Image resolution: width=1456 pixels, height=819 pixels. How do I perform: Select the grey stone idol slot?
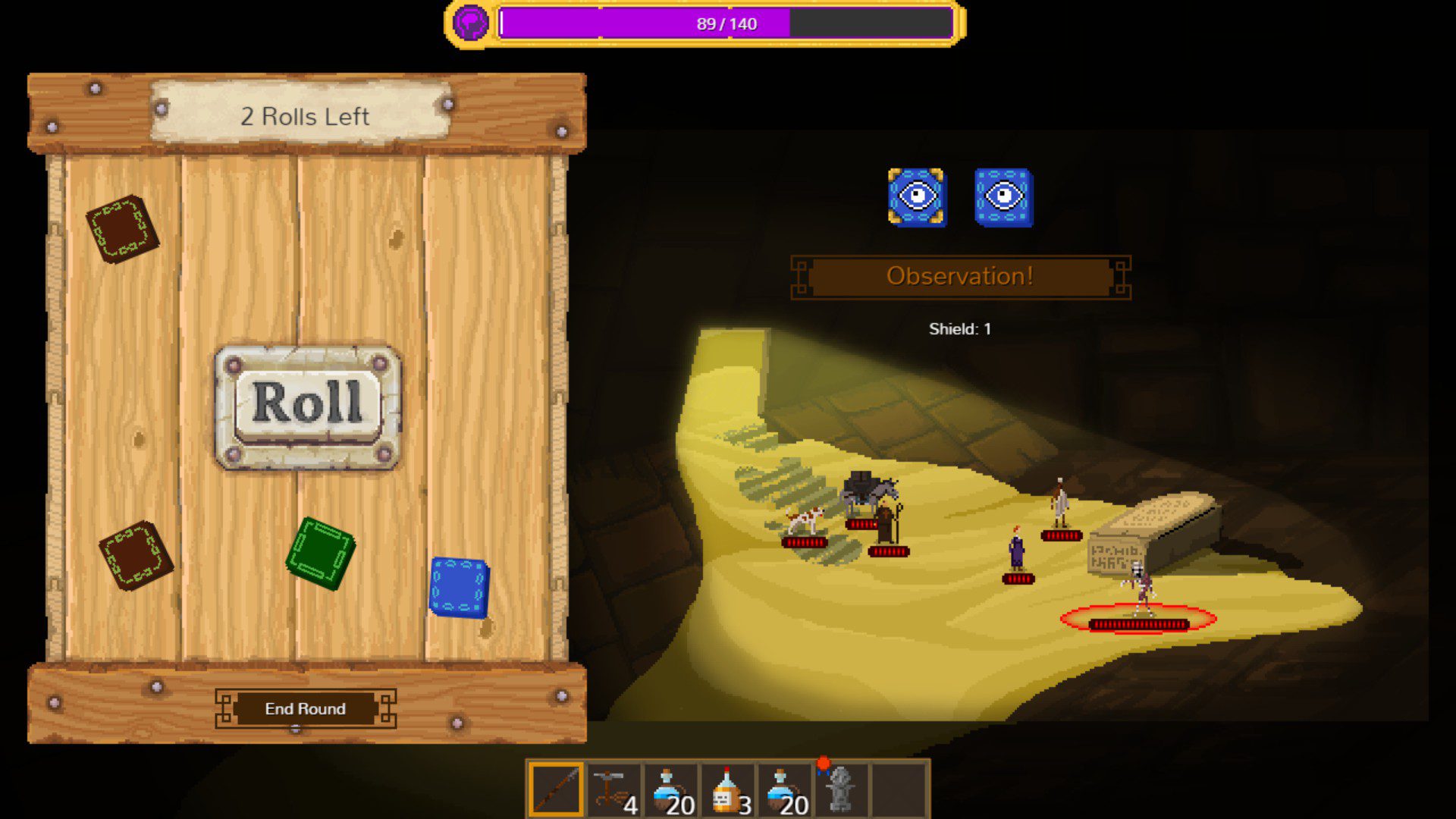[x=841, y=789]
